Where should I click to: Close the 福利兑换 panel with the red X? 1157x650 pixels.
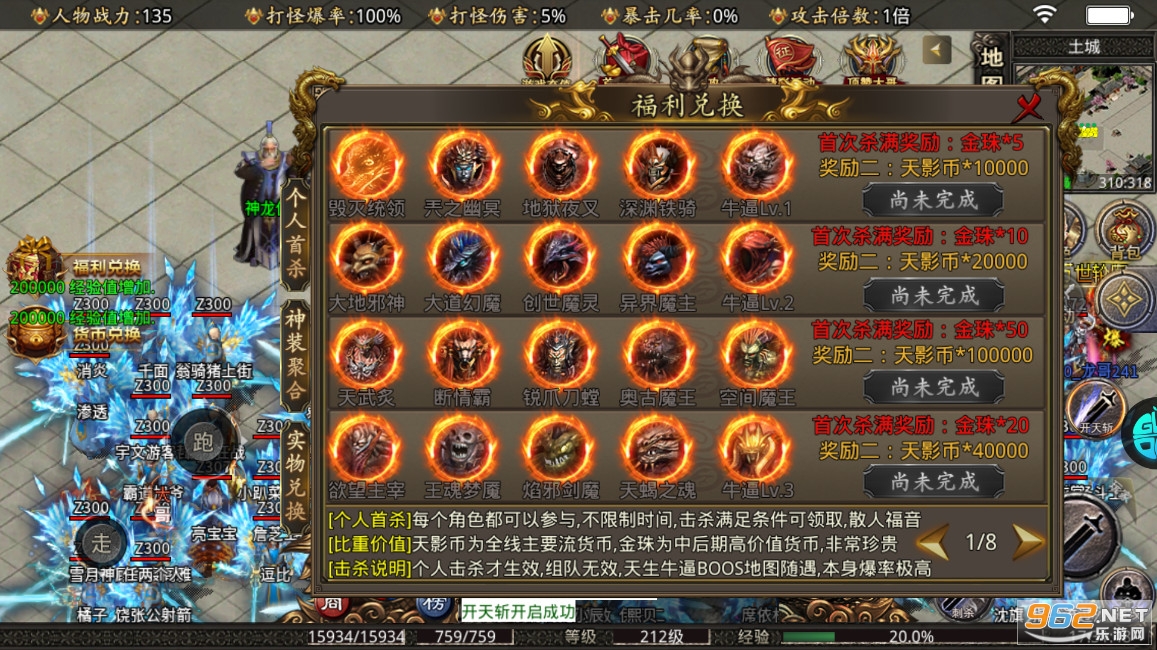point(1028,107)
